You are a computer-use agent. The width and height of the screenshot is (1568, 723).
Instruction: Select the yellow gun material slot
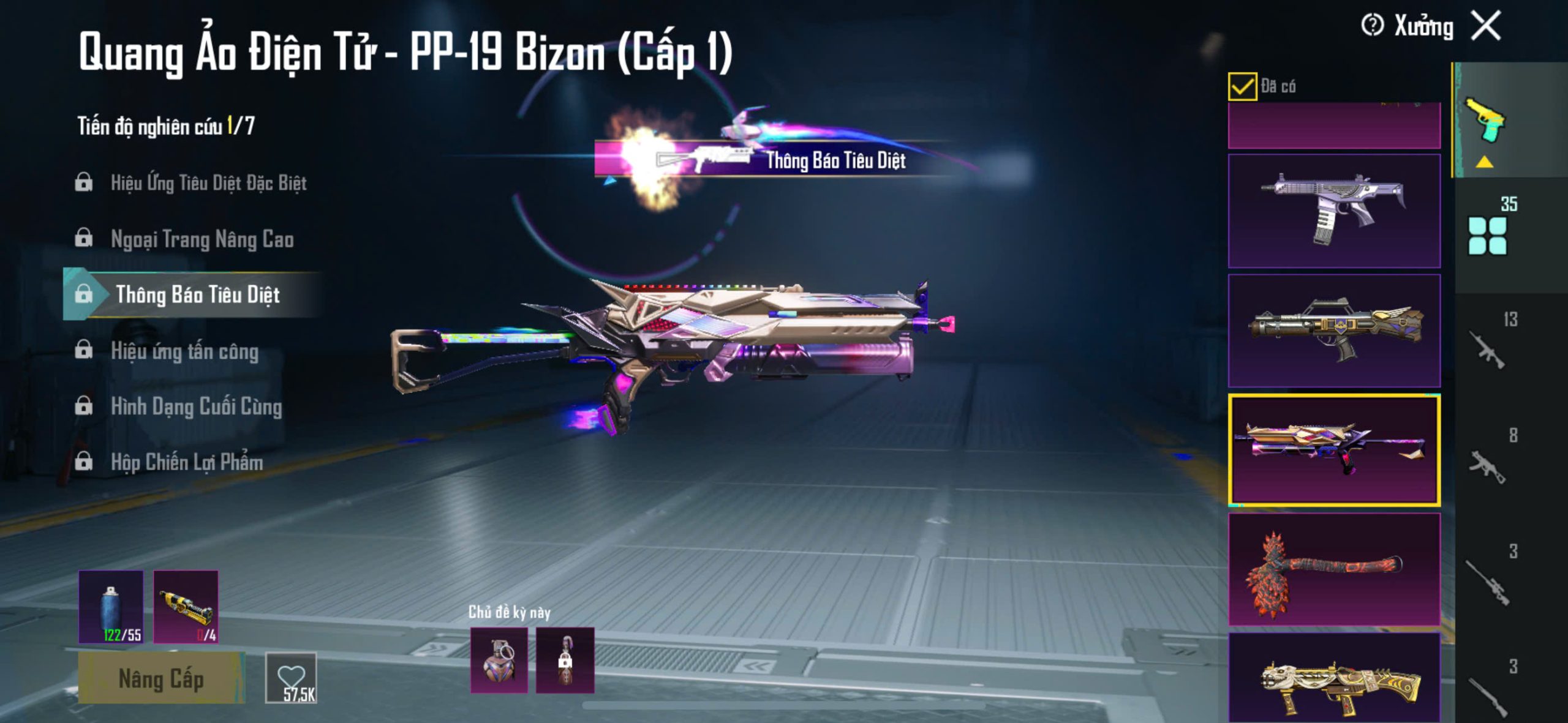pyautogui.click(x=186, y=607)
